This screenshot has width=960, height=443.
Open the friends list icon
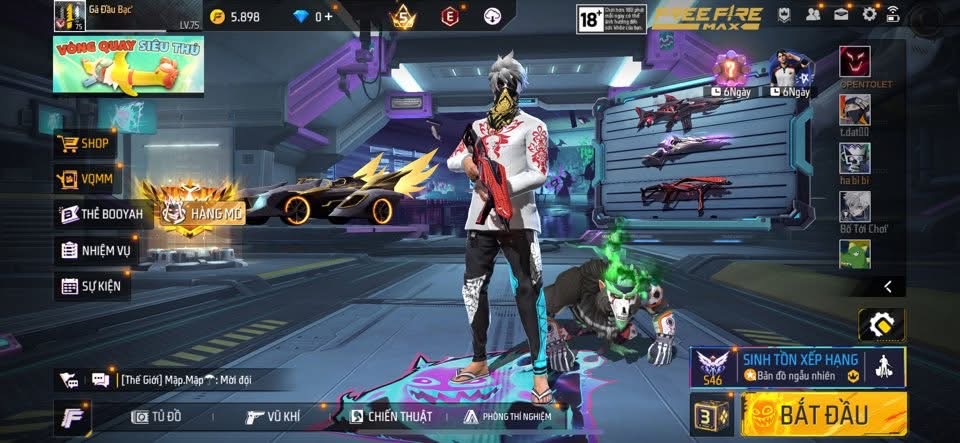point(814,14)
